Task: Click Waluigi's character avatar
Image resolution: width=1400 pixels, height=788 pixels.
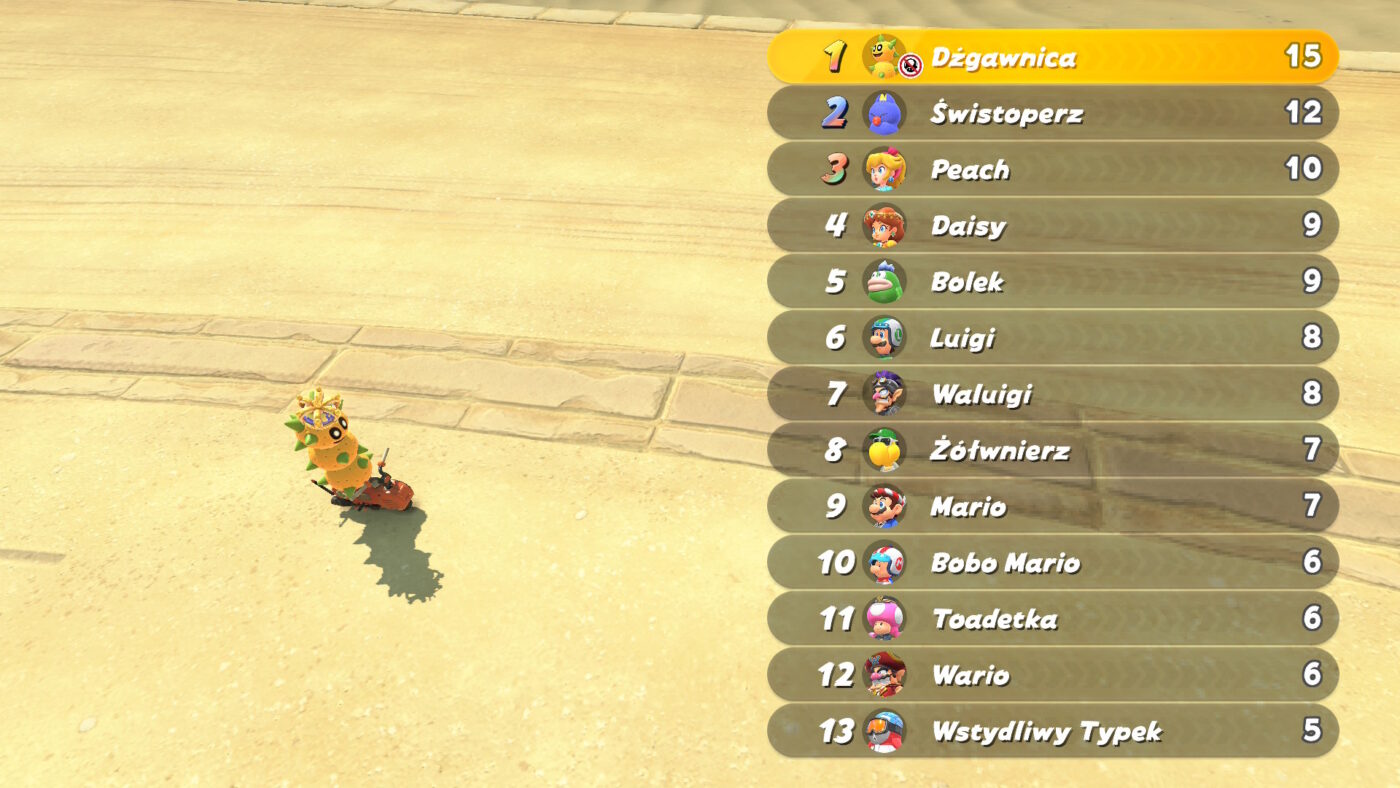Action: coord(883,394)
